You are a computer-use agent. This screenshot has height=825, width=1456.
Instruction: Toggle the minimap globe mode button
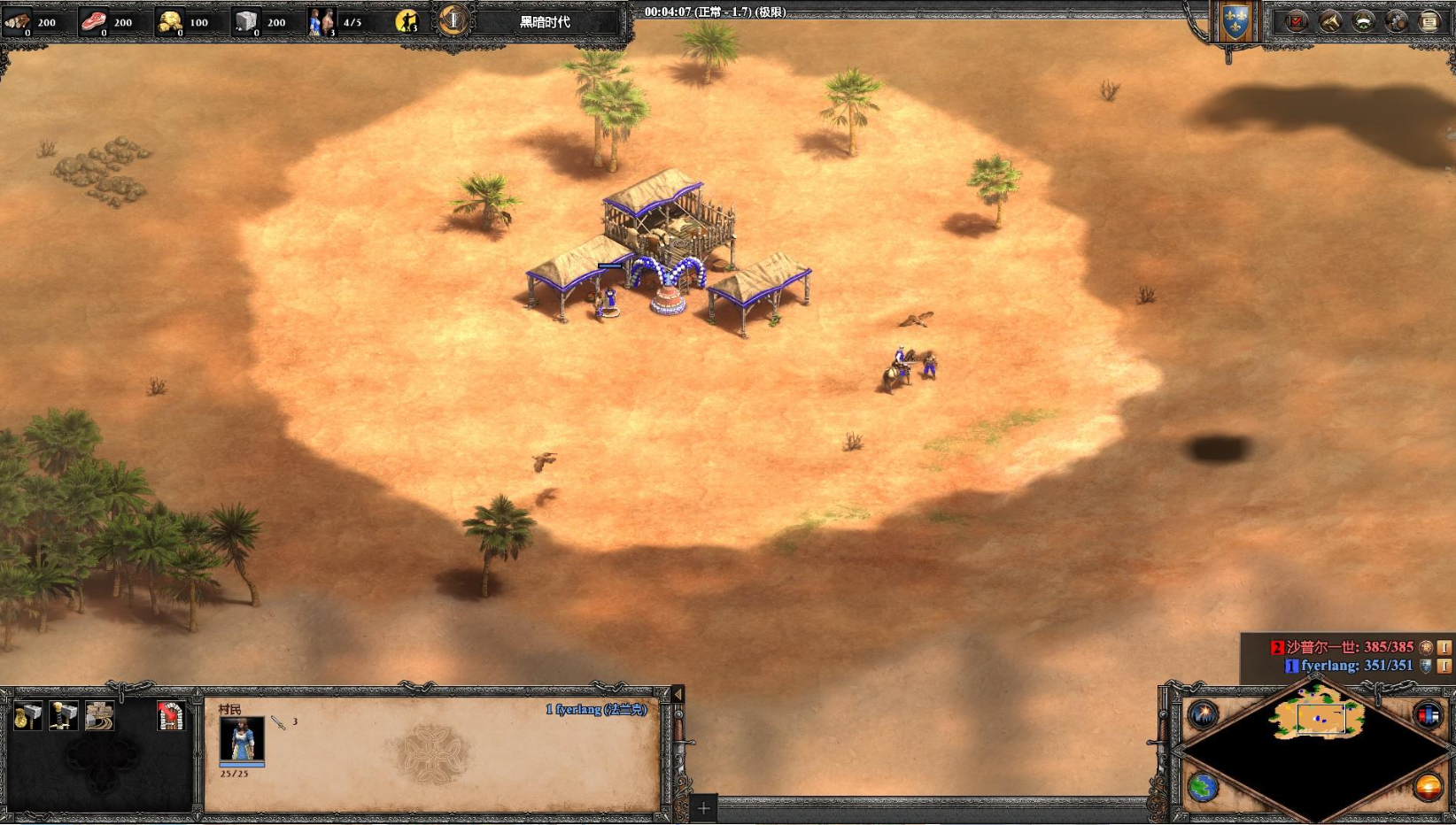pyautogui.click(x=1203, y=786)
